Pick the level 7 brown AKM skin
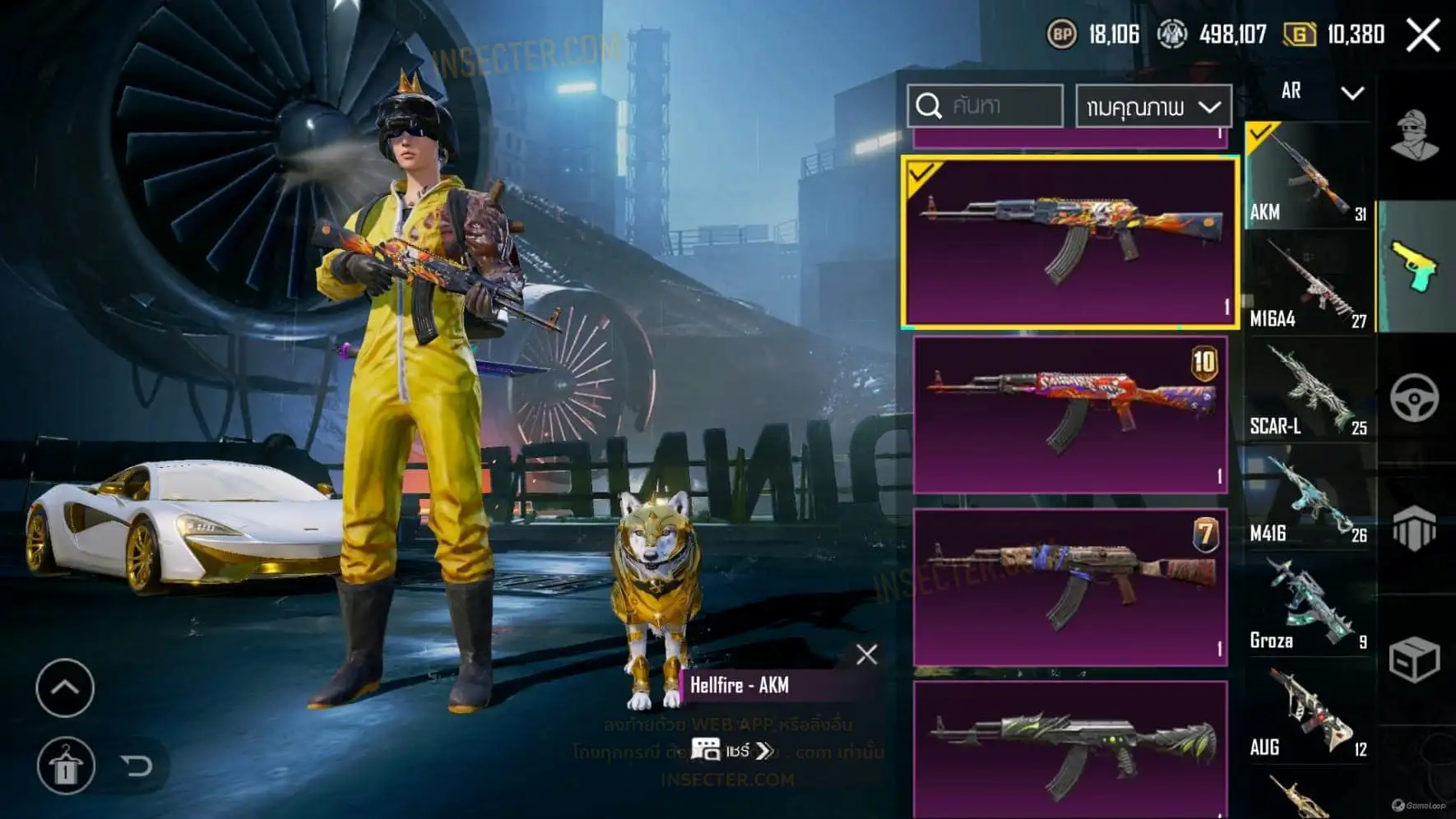The height and width of the screenshot is (819, 1456). click(x=1070, y=586)
